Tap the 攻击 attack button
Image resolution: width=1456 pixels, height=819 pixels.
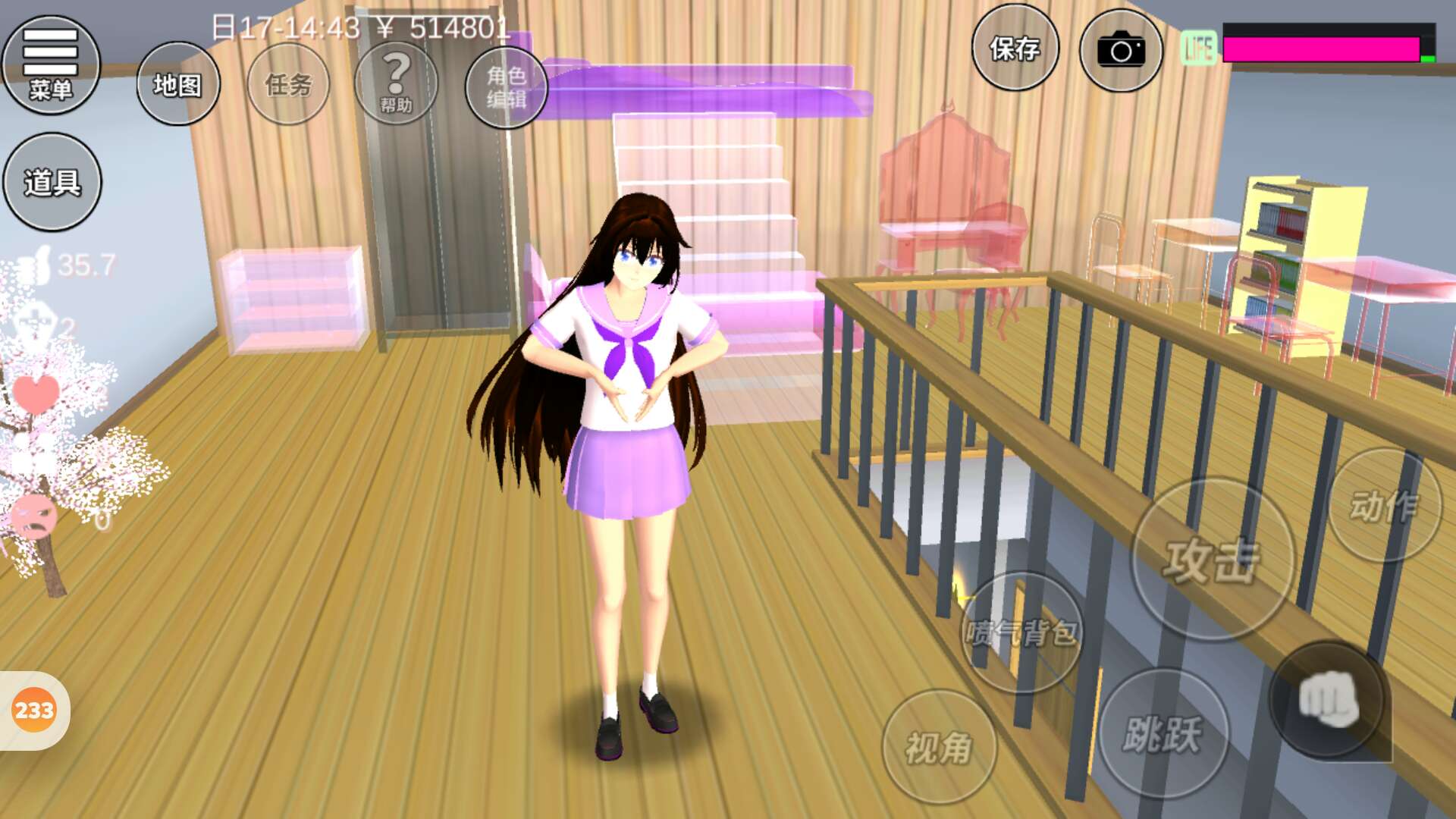[1212, 560]
